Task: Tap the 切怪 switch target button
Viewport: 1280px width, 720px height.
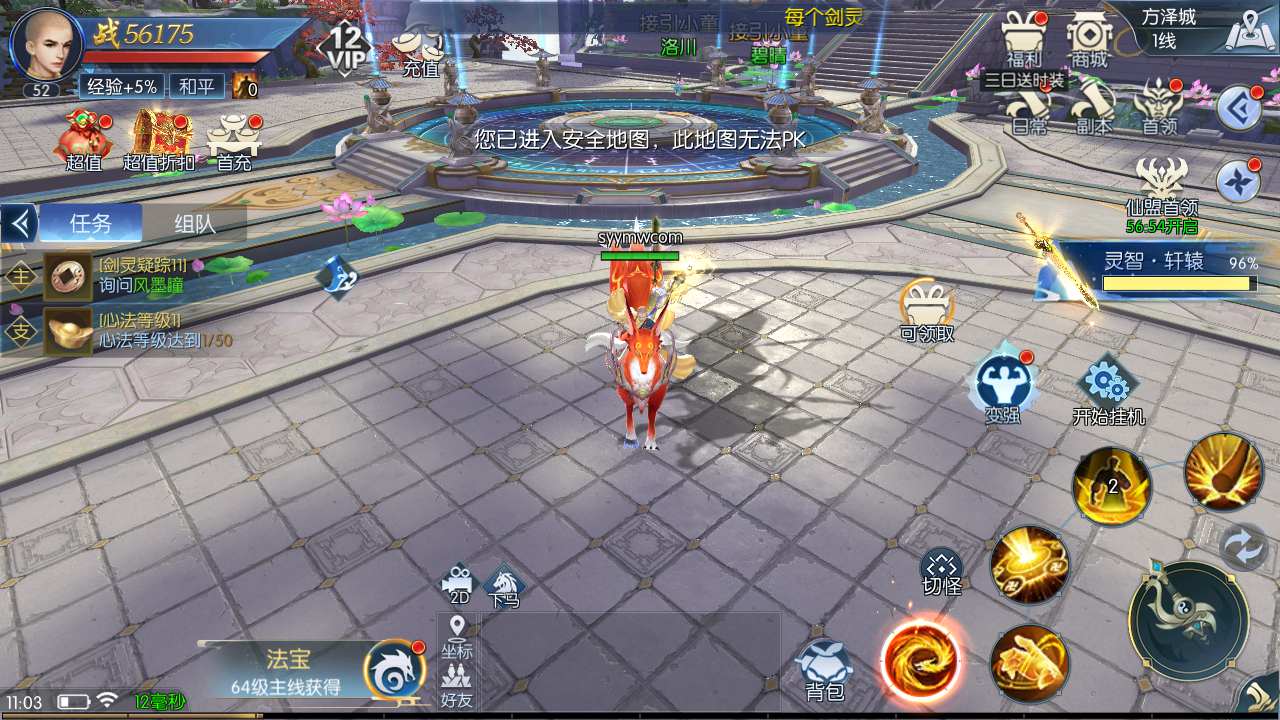Action: point(941,572)
